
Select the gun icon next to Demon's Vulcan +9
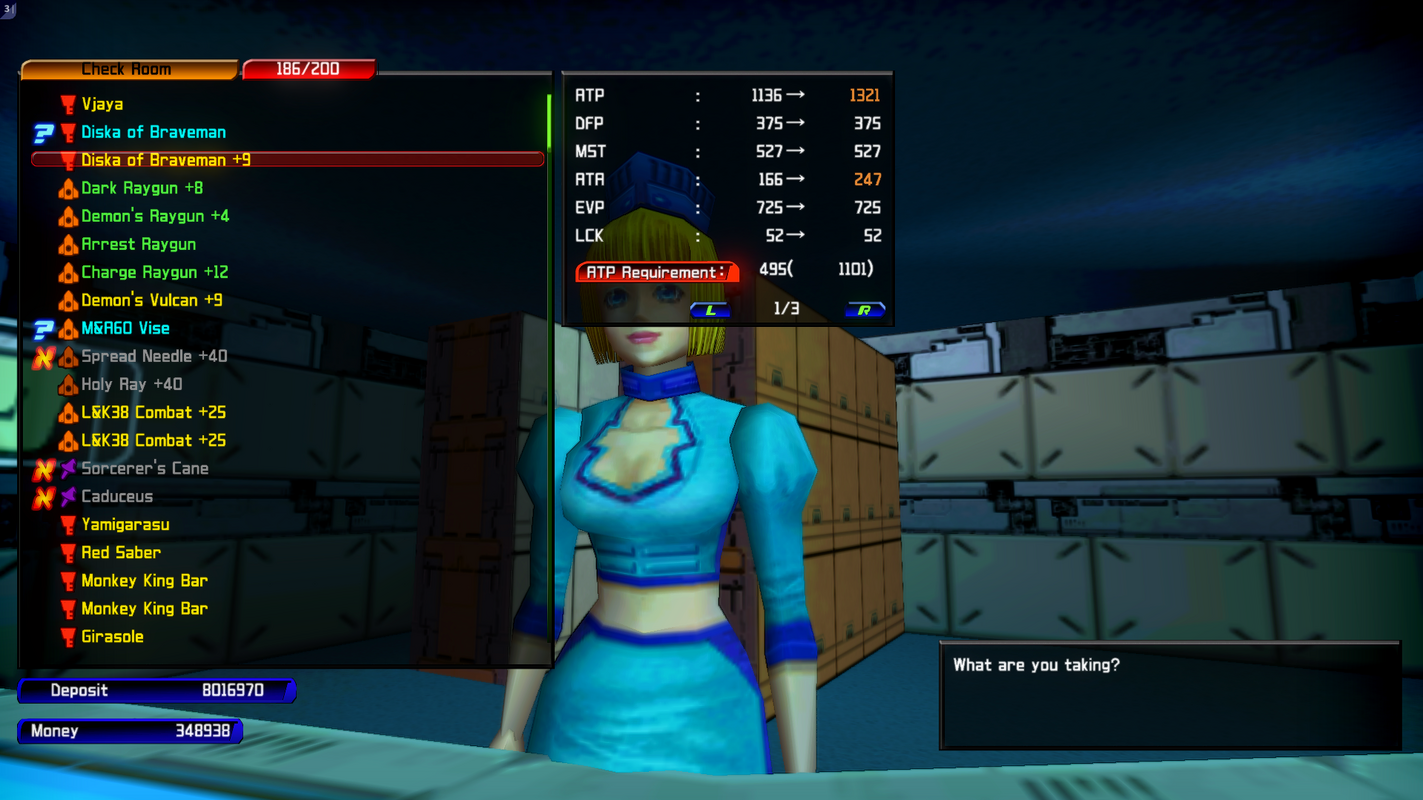tap(67, 300)
